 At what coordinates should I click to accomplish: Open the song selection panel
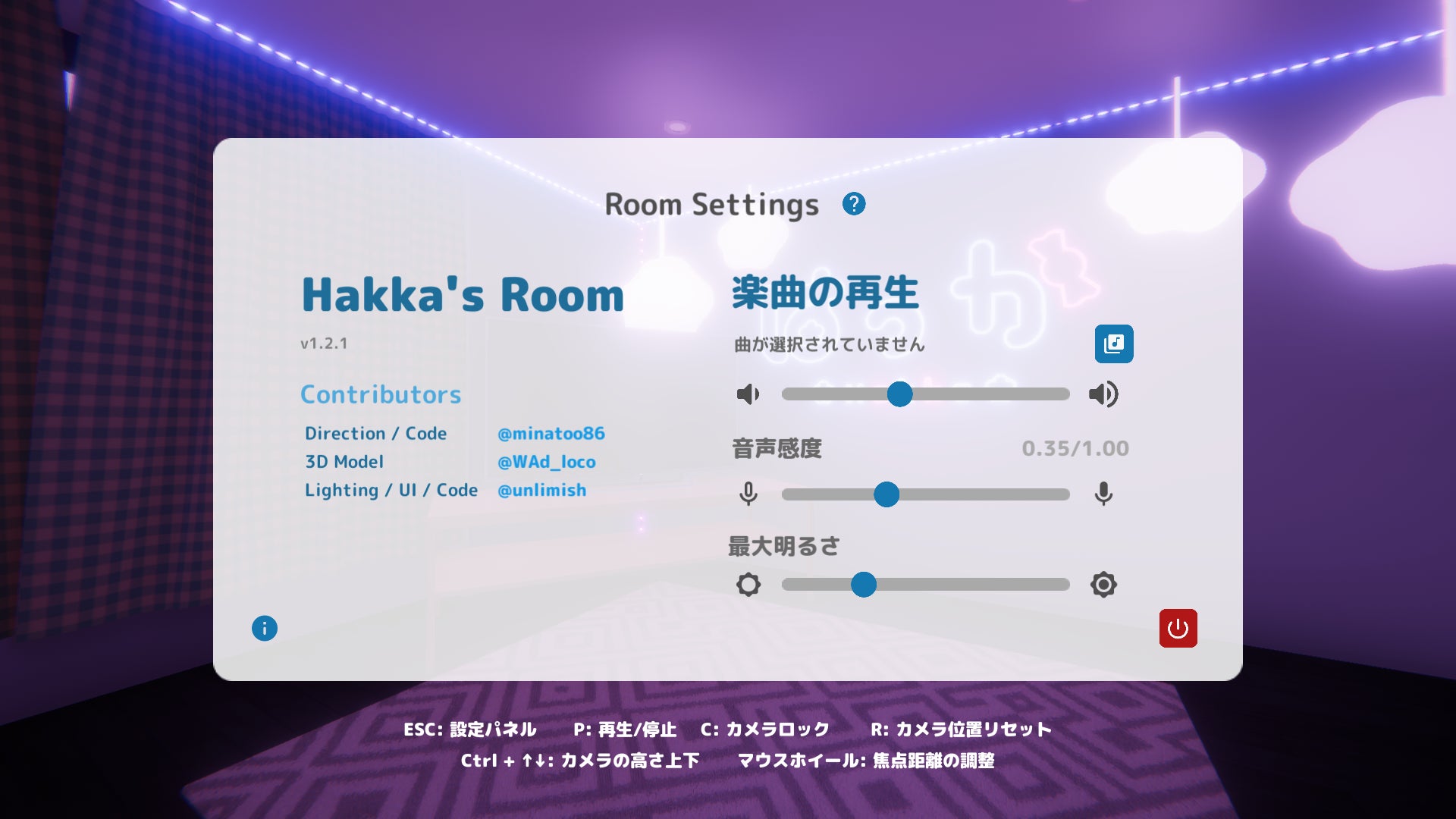1113,344
